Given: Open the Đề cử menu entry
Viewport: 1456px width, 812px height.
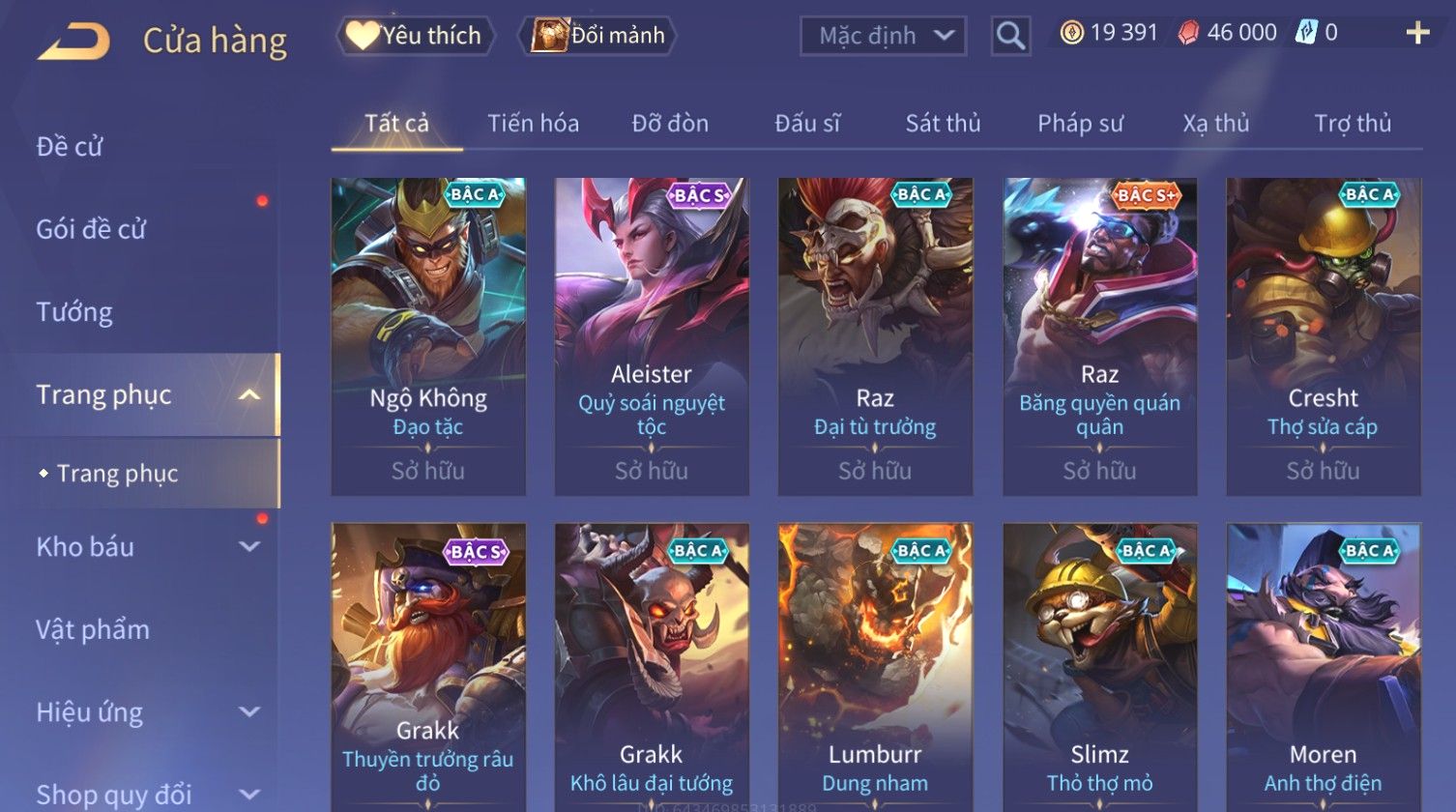Looking at the screenshot, I should [70, 147].
